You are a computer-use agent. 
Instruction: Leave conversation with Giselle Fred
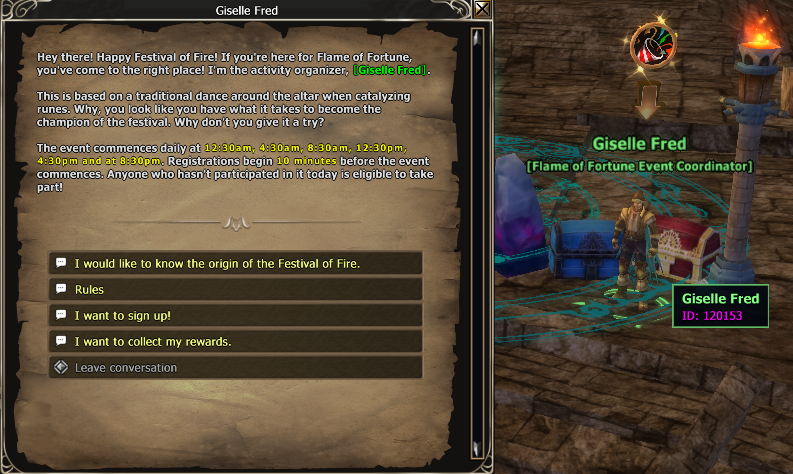235,367
